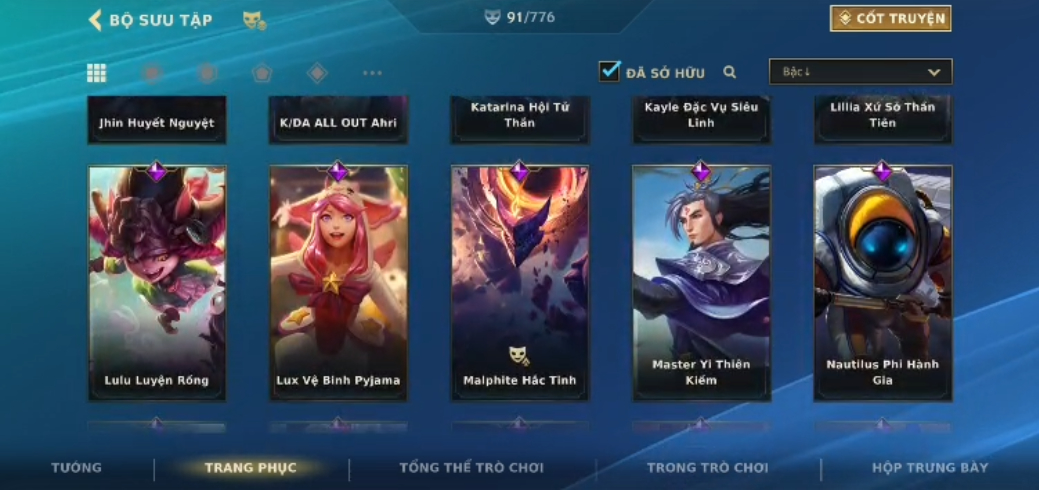Select the Lulu Luyện Rồng skin card
The image size is (1039, 490).
(157, 282)
